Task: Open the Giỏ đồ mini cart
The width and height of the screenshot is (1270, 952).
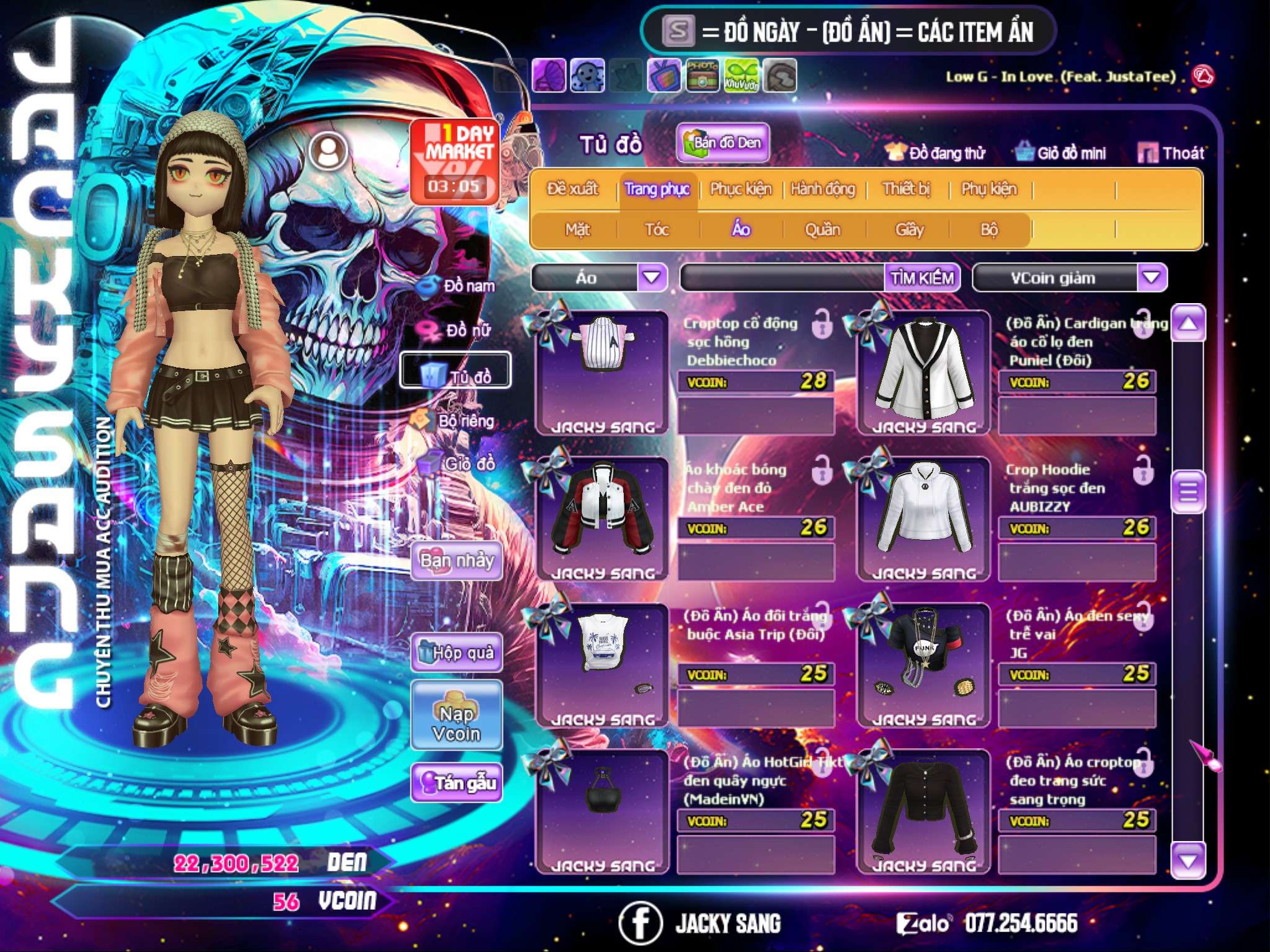Action: coord(1061,153)
